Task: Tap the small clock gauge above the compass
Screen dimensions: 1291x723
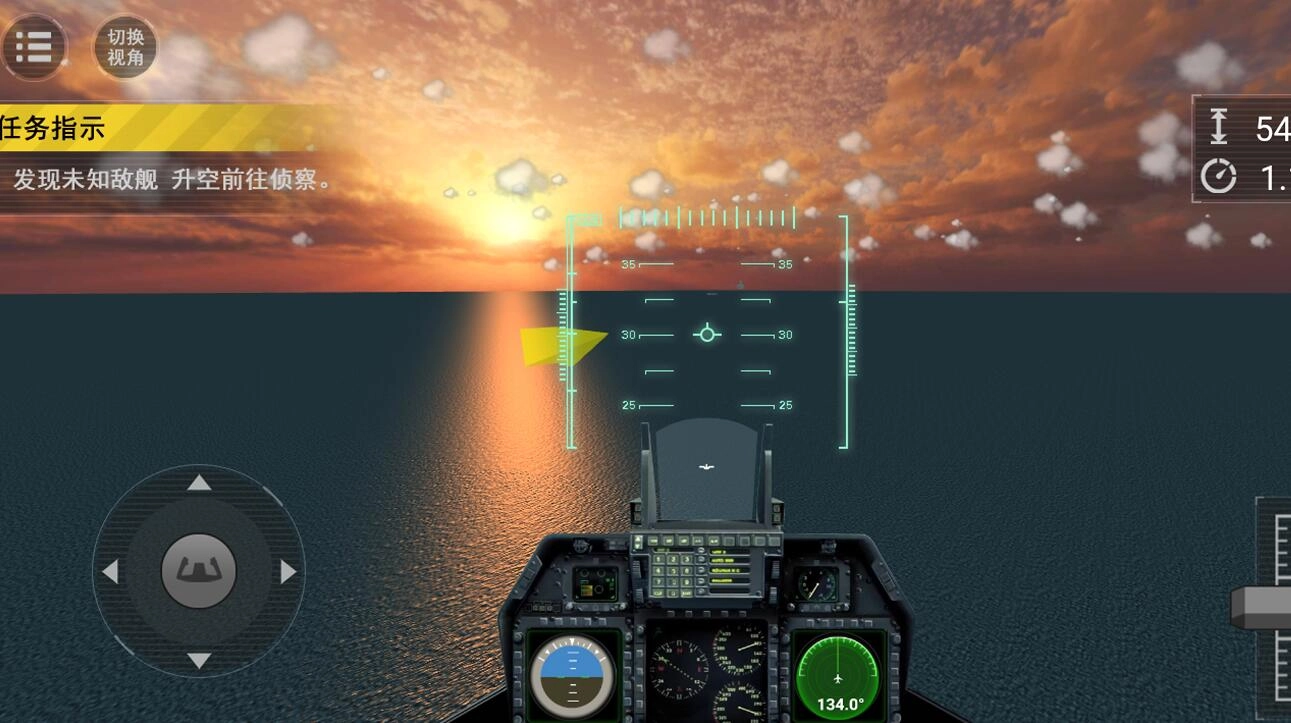Action: 817,586
